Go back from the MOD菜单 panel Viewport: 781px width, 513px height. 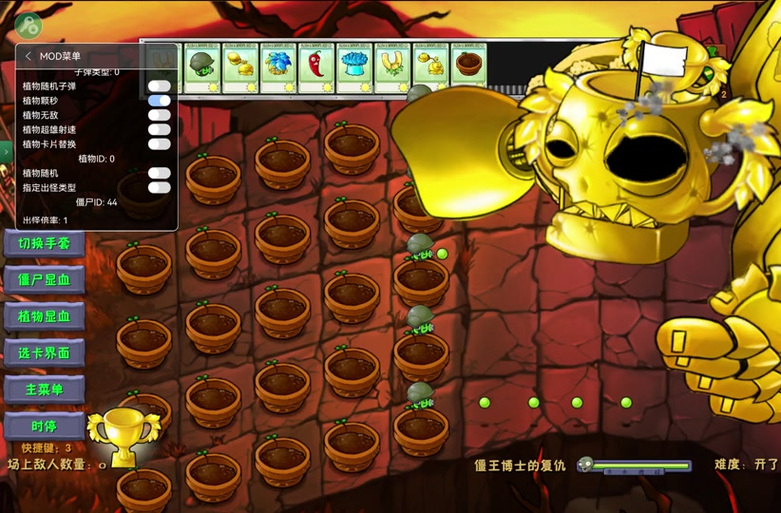[29, 57]
